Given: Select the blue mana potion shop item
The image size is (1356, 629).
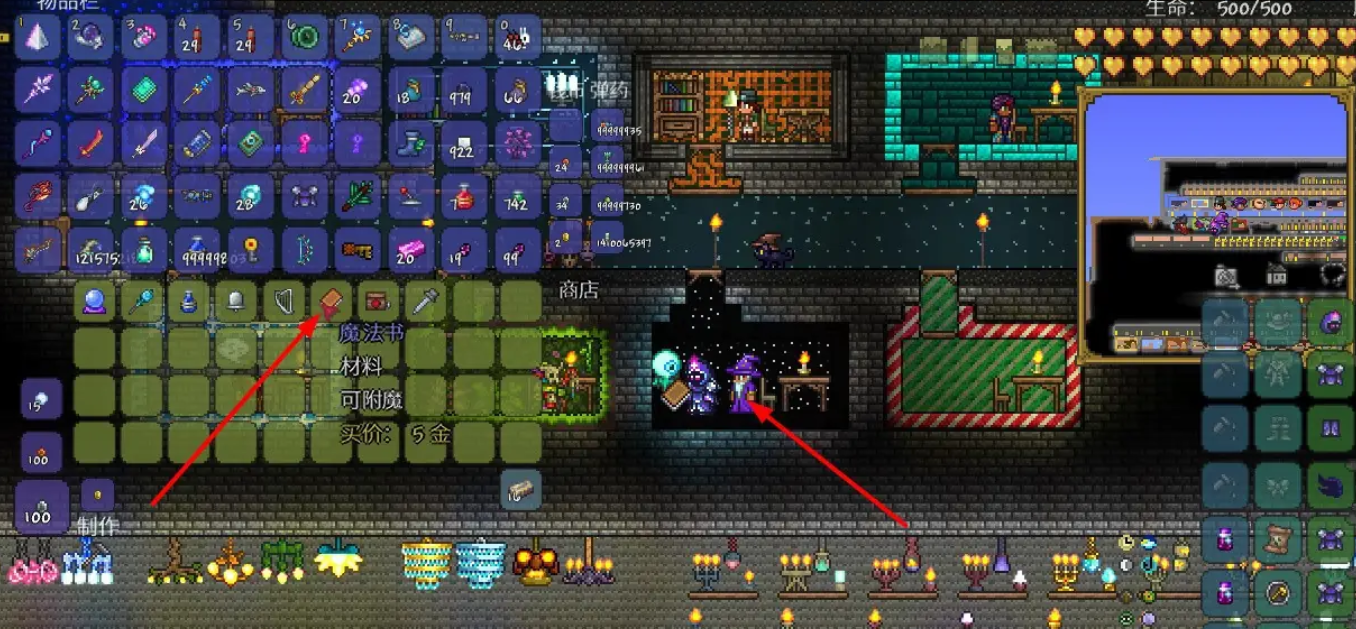Looking at the screenshot, I should [188, 300].
